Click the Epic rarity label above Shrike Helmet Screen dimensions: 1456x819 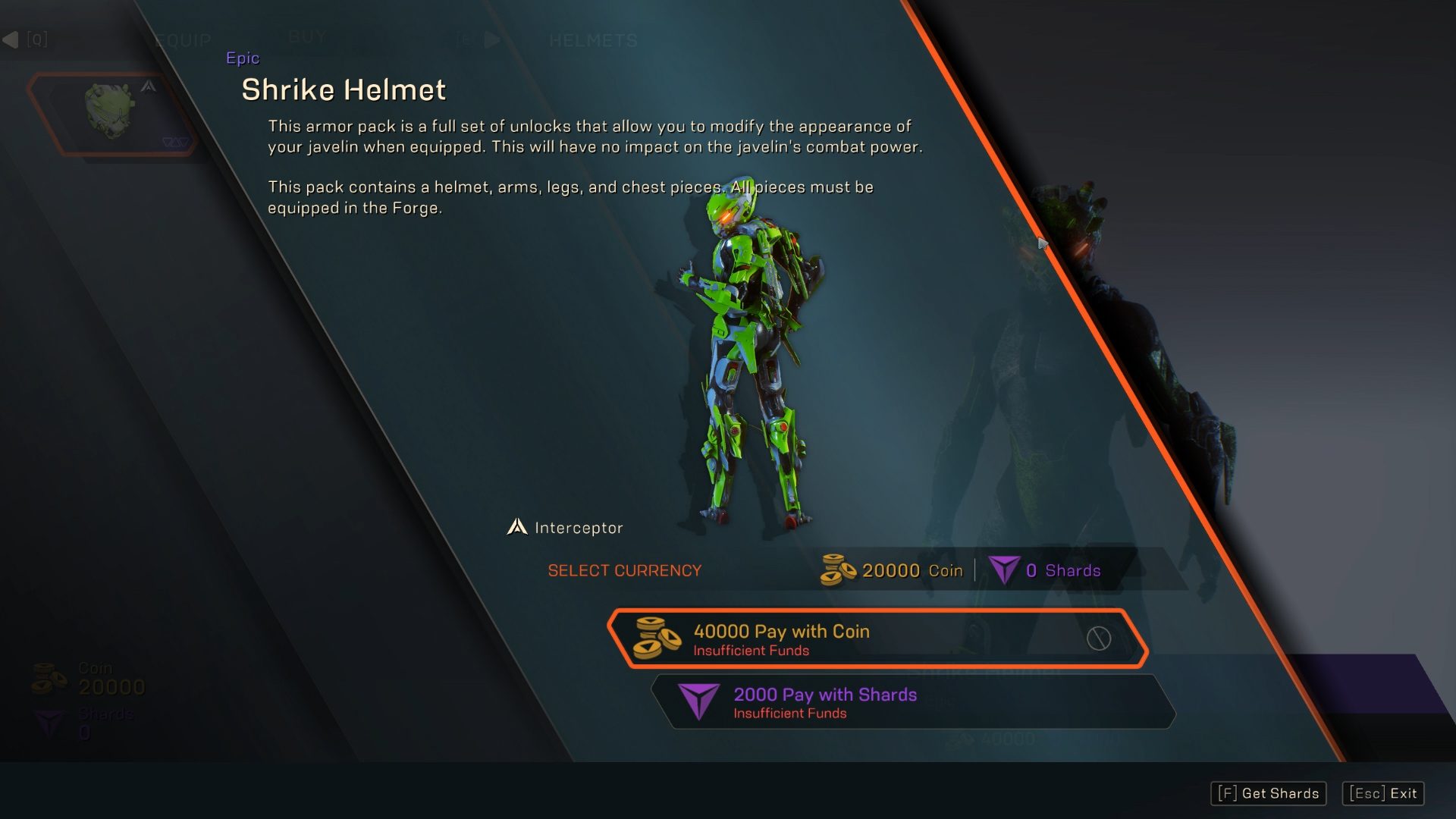pos(243,58)
